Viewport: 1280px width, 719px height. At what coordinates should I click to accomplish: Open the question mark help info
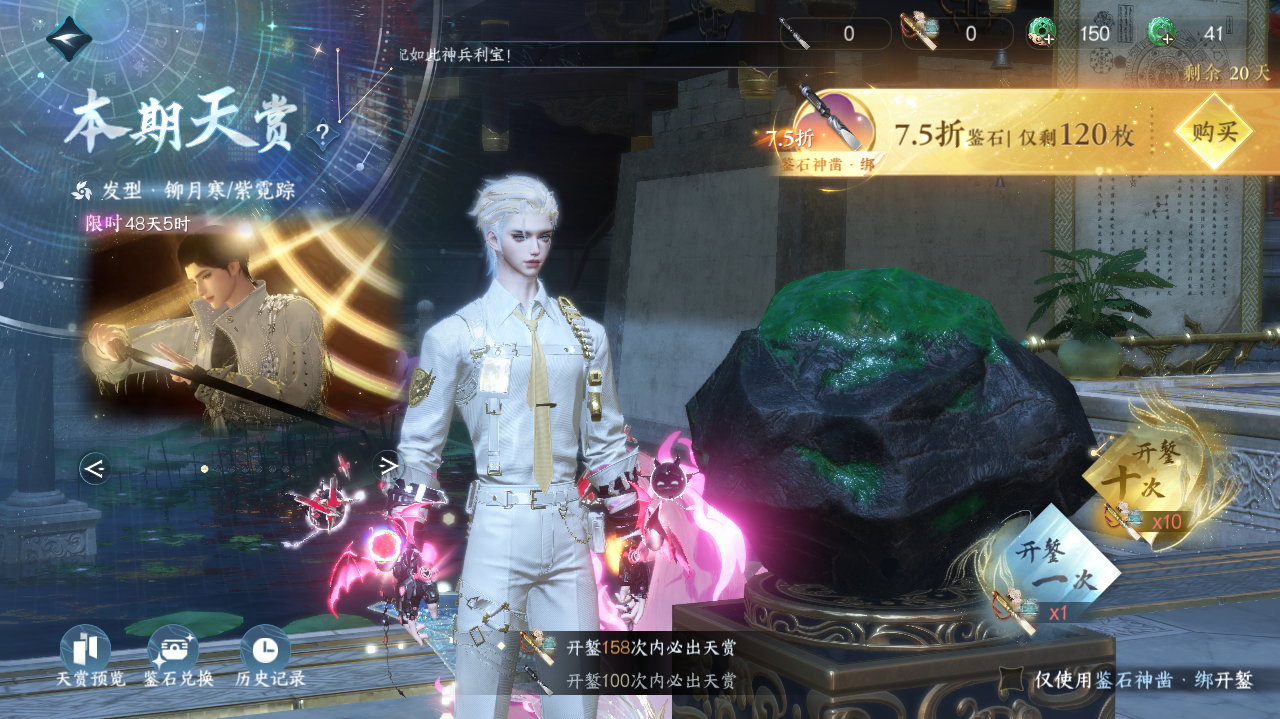[322, 133]
